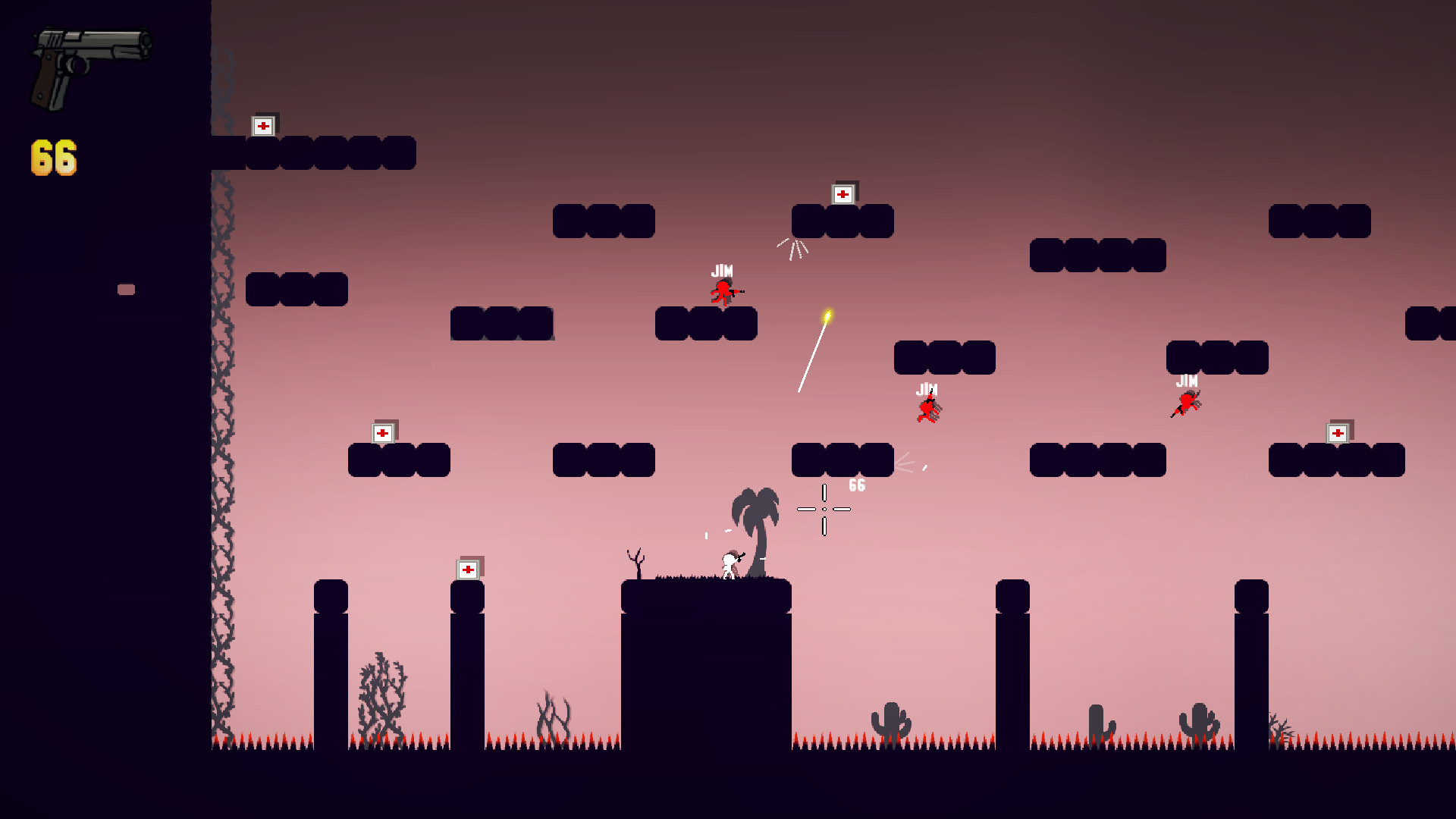The image size is (1456, 819).
Task: Click the crosshair aiming reticle
Action: [823, 509]
